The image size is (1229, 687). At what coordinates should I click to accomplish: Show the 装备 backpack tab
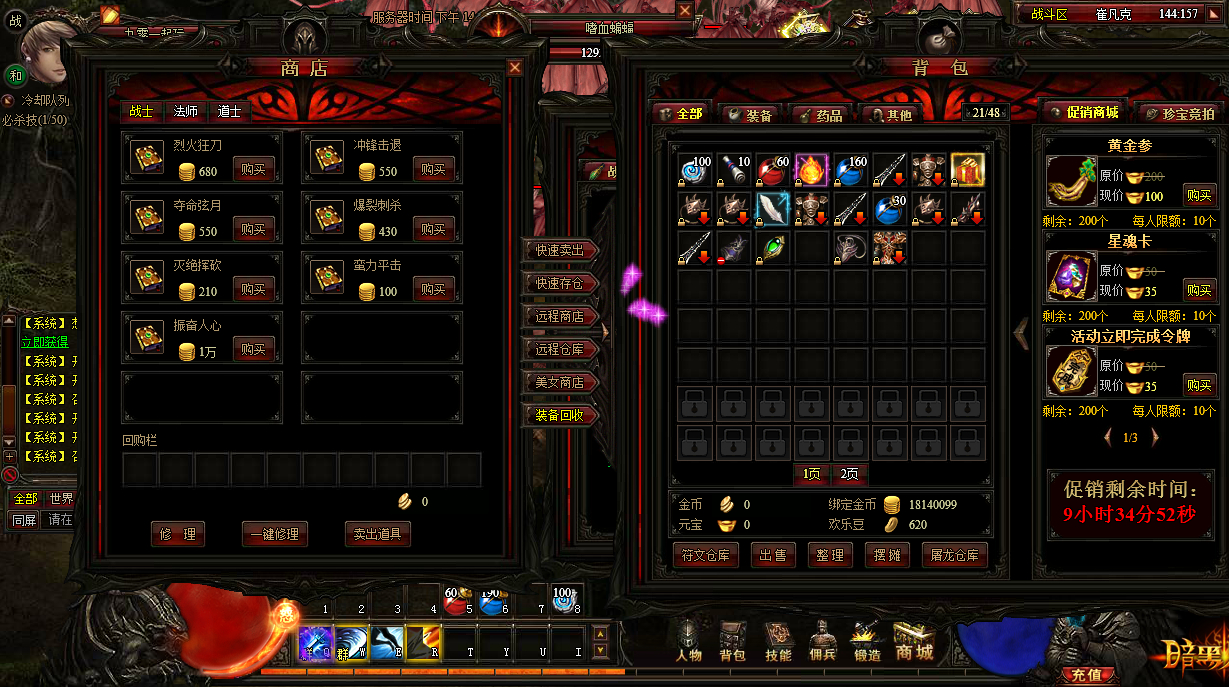750,115
